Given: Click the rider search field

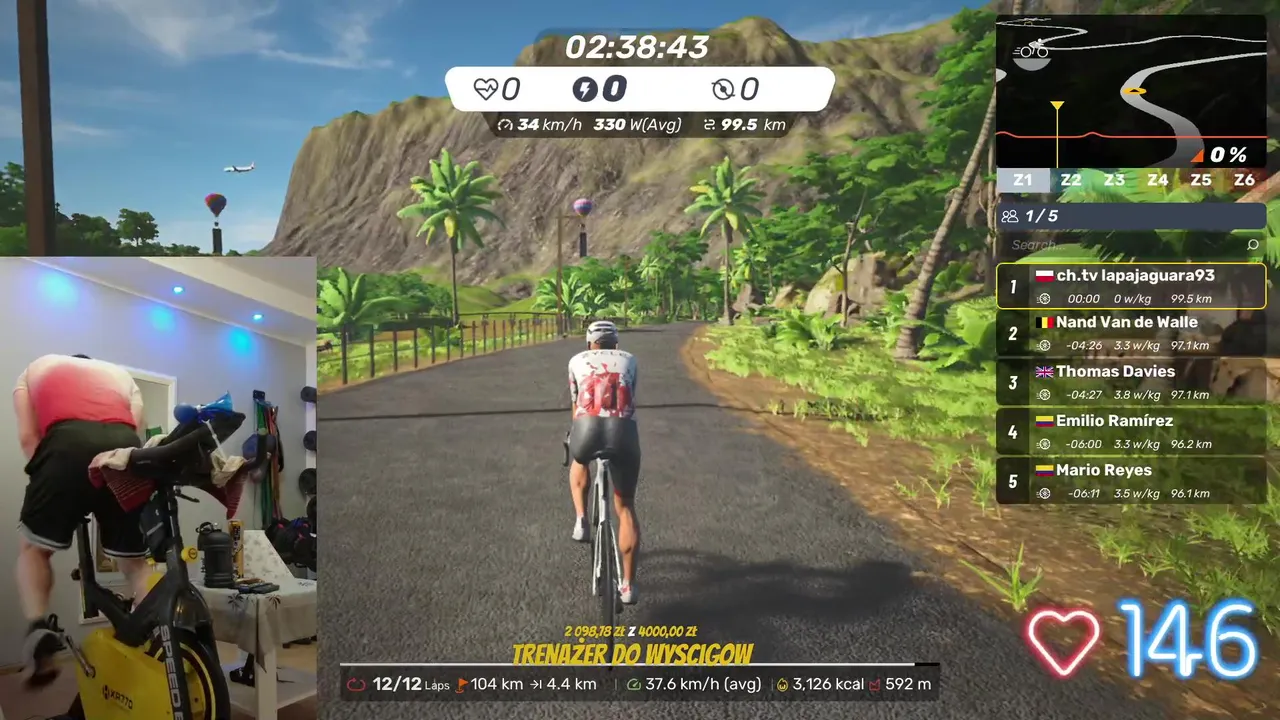Looking at the screenshot, I should (1120, 244).
